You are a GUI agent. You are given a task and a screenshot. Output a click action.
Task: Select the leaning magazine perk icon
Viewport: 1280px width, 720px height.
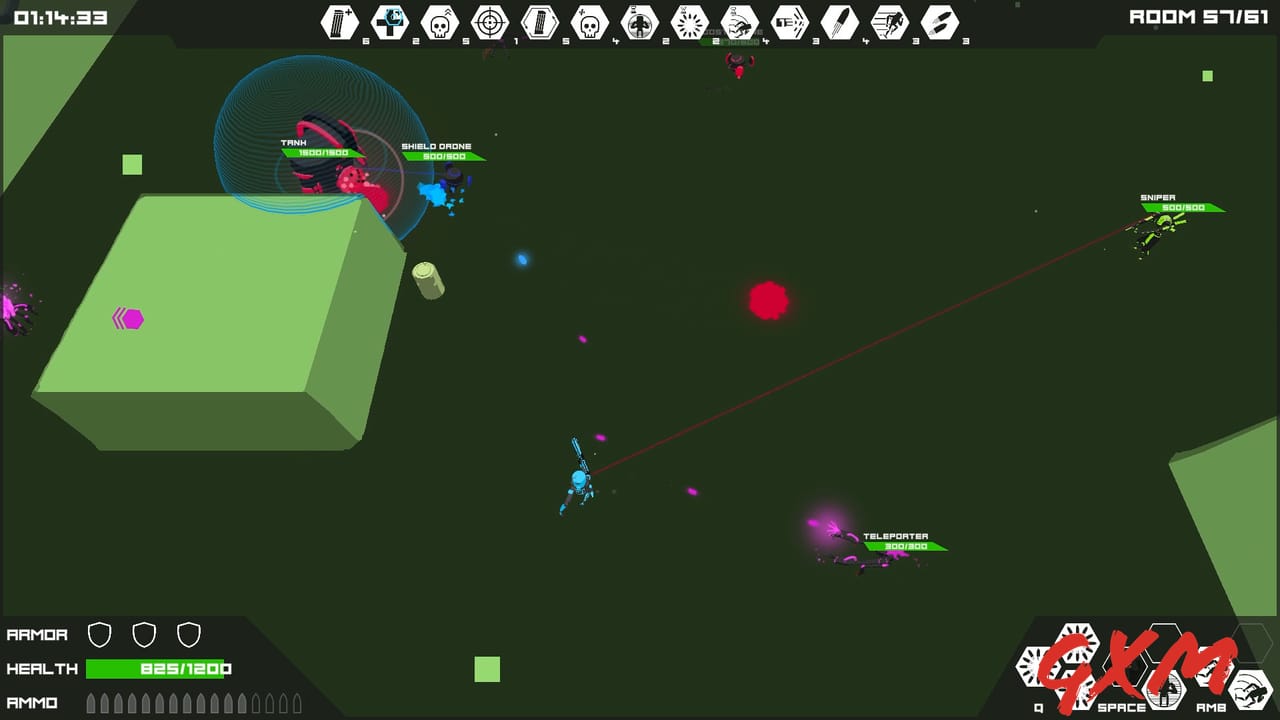click(x=538, y=22)
